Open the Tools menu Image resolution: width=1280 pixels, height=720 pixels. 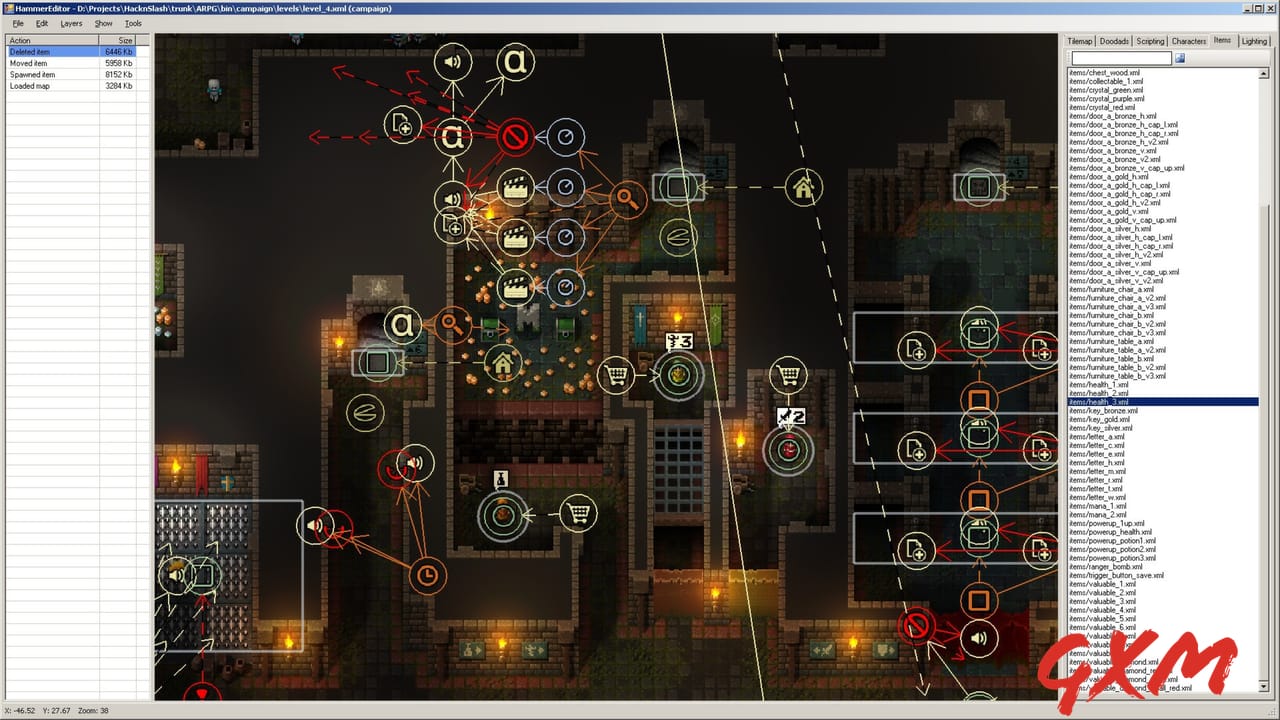[133, 23]
